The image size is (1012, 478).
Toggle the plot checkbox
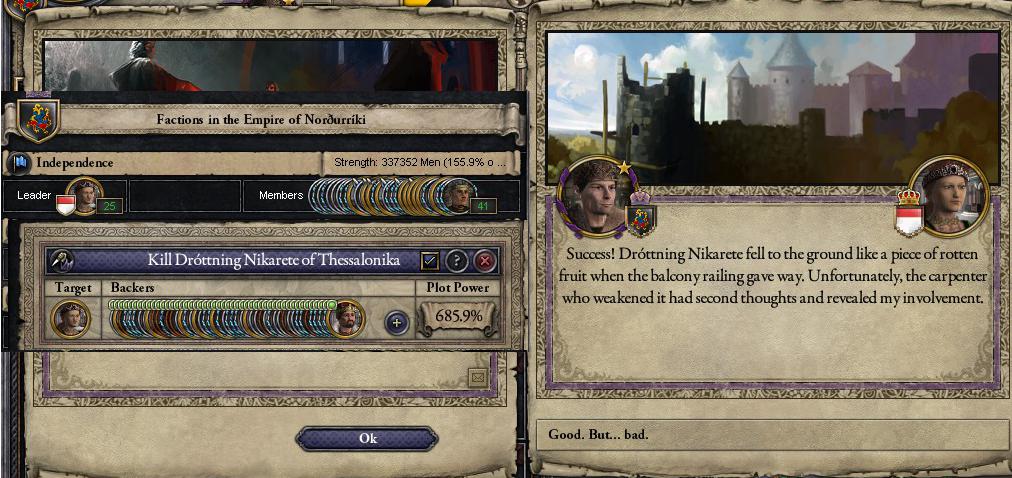tap(430, 261)
